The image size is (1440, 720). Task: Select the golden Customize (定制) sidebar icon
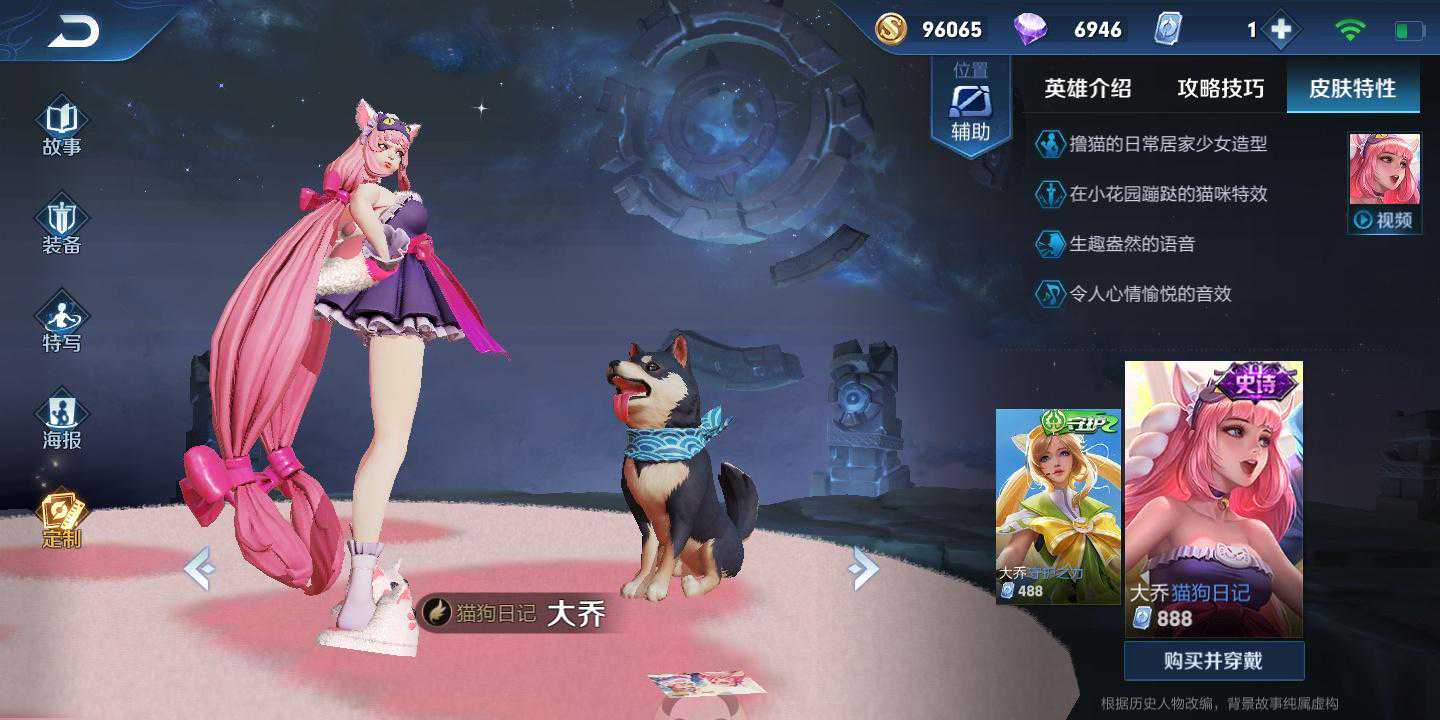[61, 515]
